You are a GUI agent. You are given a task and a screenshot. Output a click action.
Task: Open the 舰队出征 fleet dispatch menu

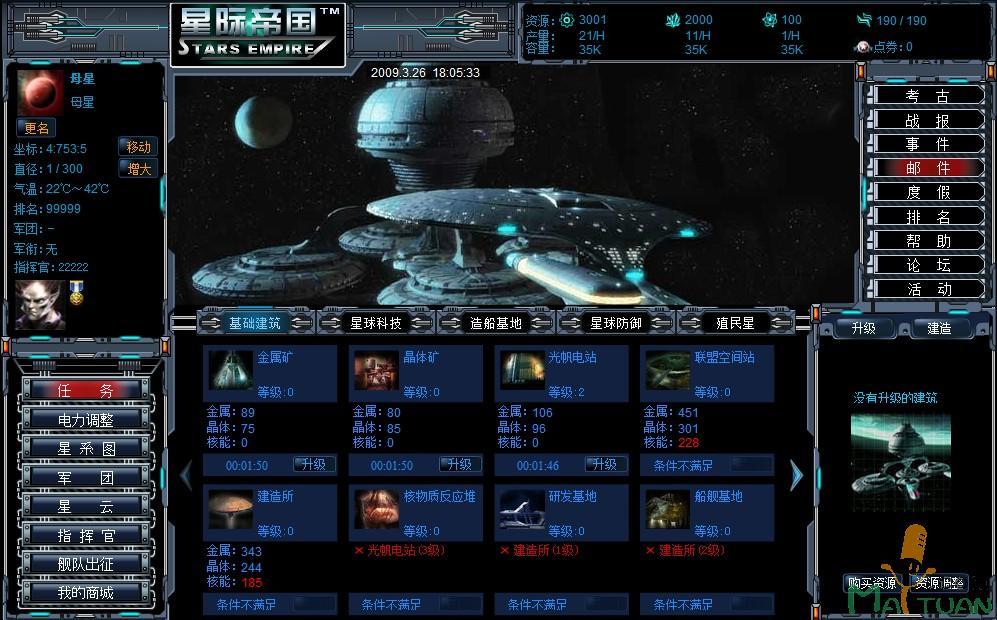point(85,564)
